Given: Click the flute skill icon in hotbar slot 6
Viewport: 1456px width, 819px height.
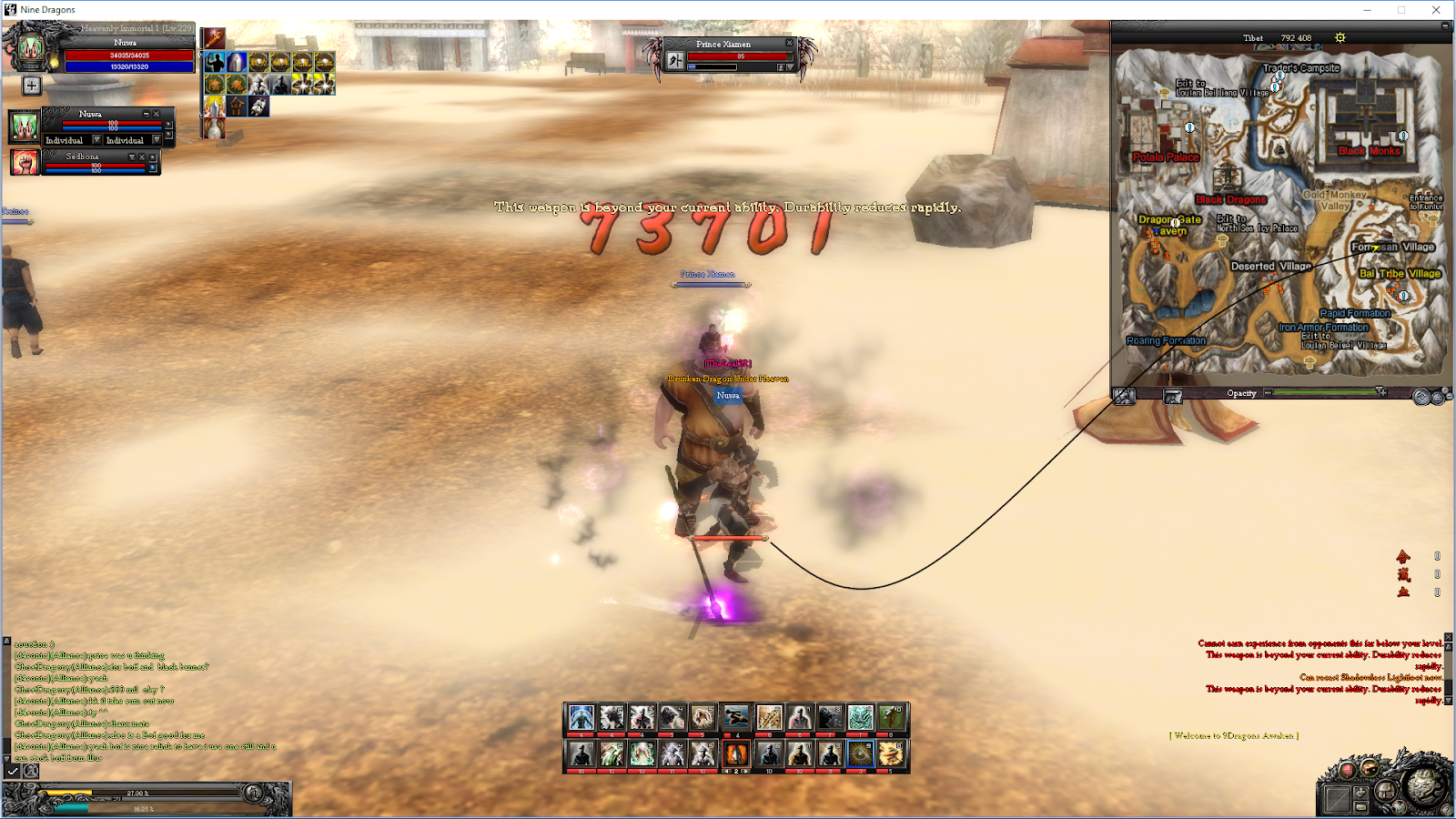Looking at the screenshot, I should coord(769,719).
